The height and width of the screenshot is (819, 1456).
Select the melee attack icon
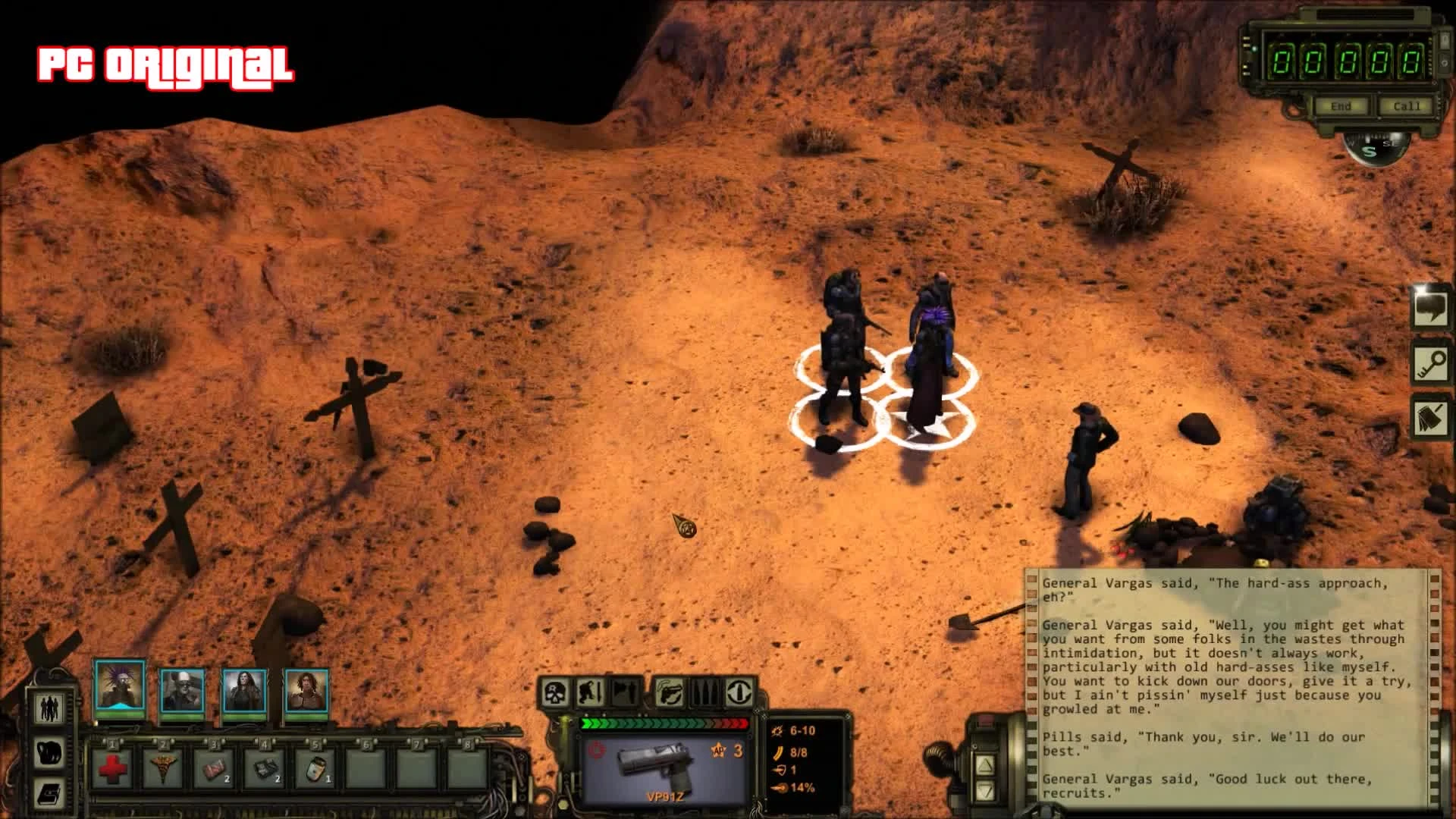click(624, 692)
